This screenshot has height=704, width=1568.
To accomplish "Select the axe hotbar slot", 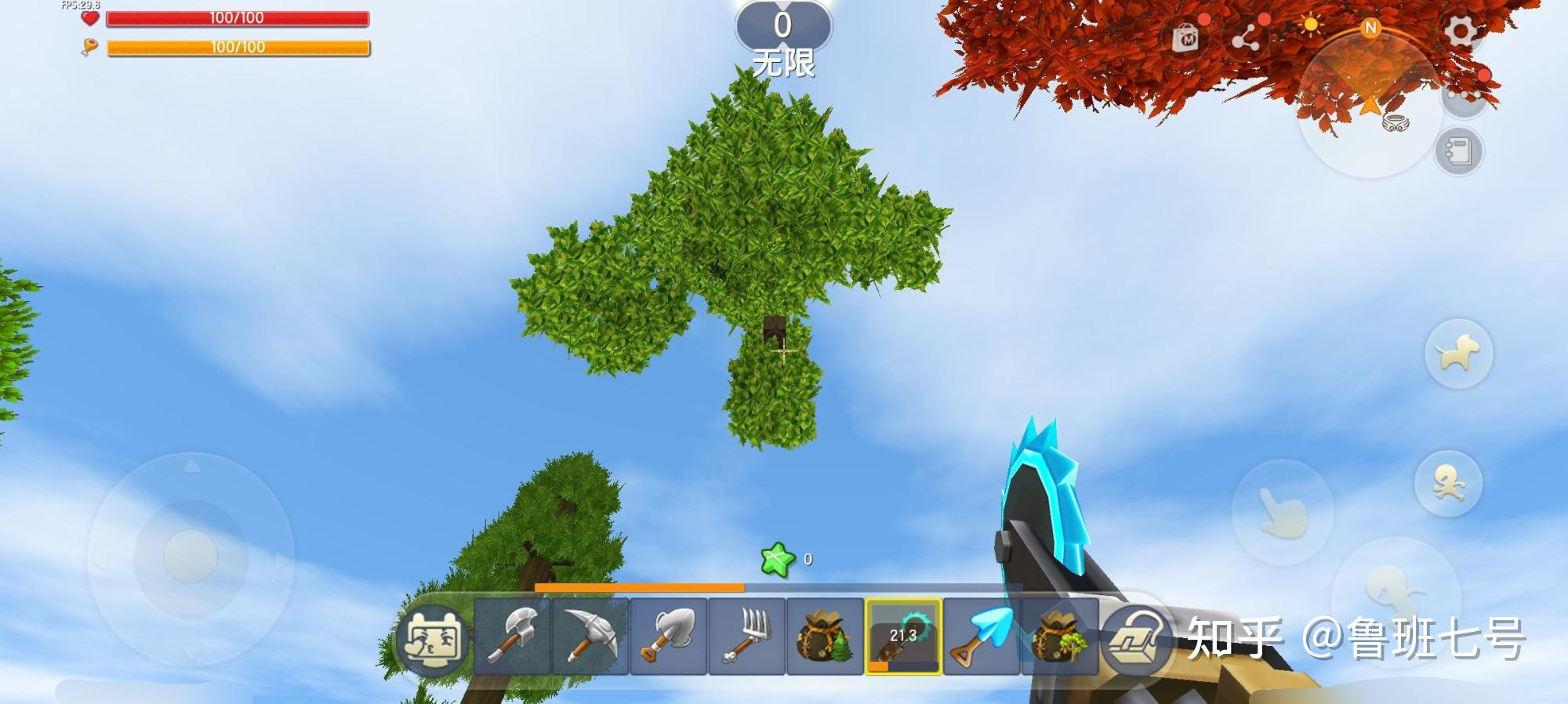I will [512, 636].
